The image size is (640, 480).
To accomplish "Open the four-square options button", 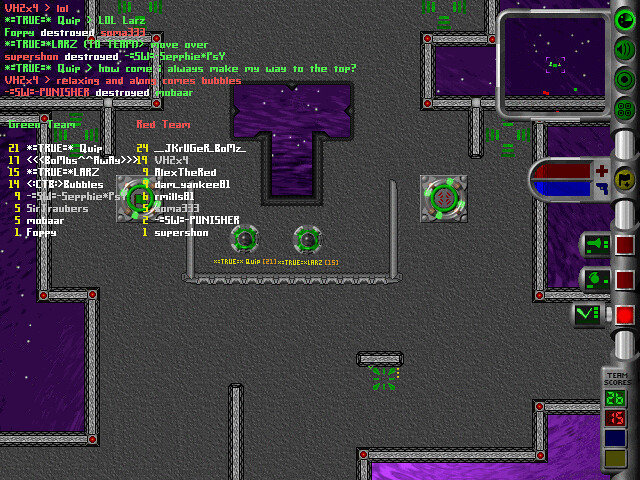I will [x=623, y=109].
